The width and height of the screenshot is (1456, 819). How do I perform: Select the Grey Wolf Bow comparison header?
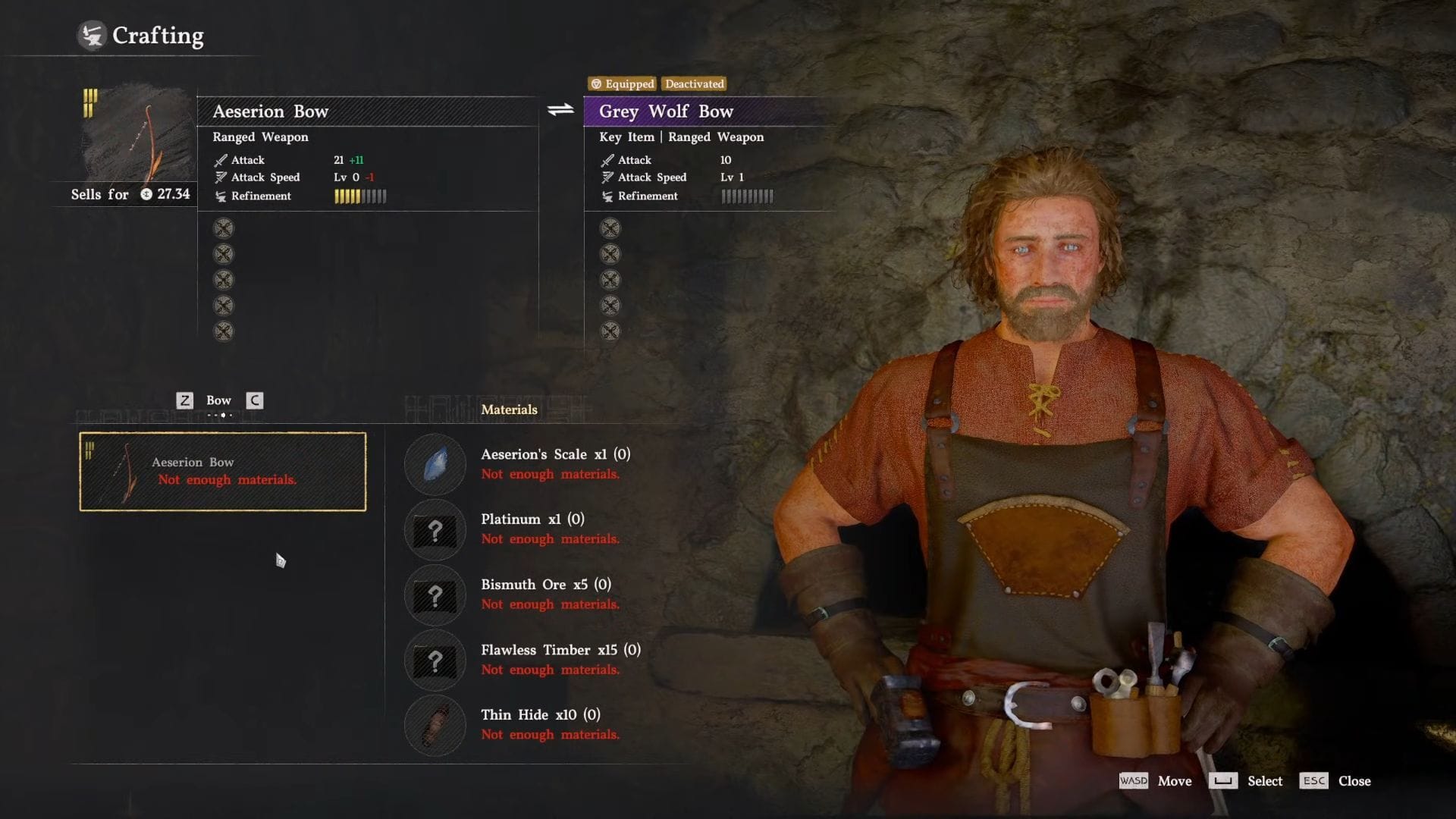(x=666, y=111)
